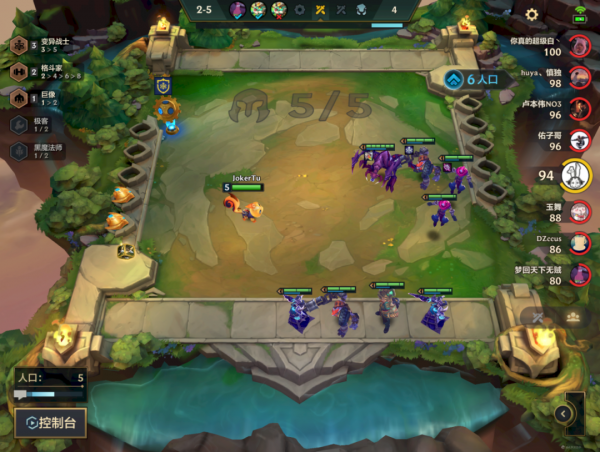600x452 pixels.
Task: Tap the 6 人口 population indicator
Action: click(479, 78)
